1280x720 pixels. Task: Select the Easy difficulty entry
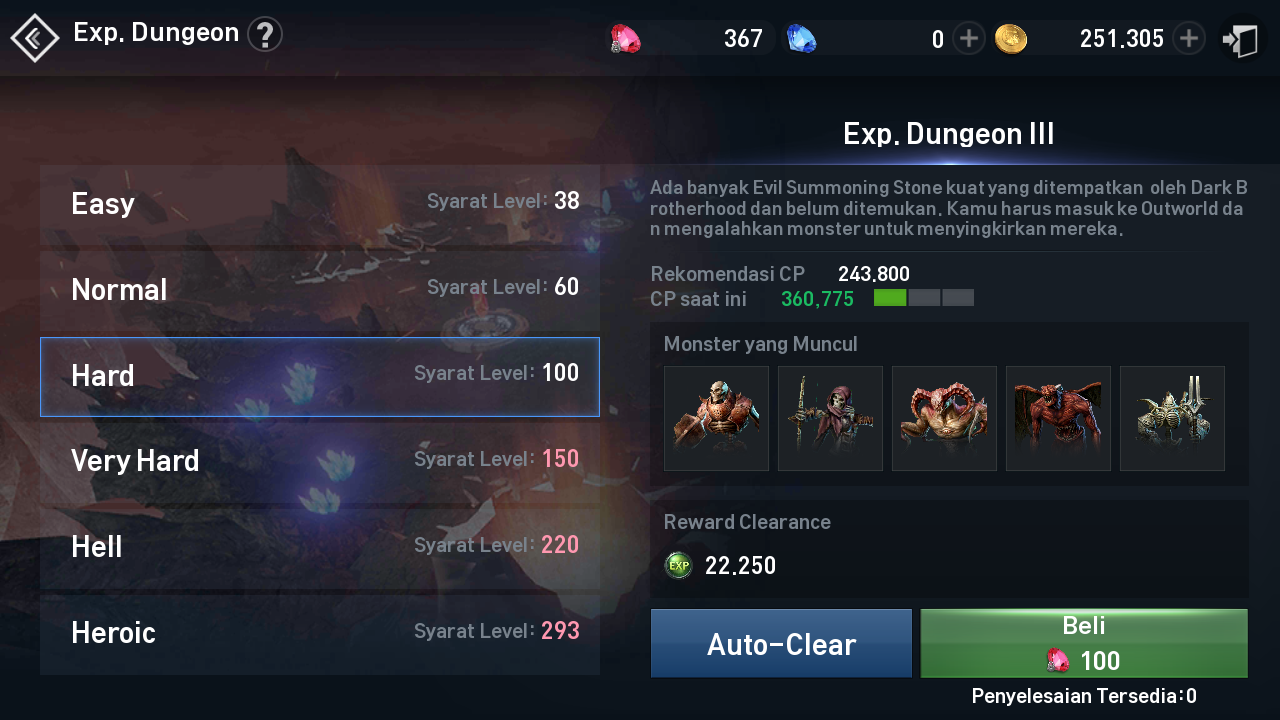pos(320,203)
